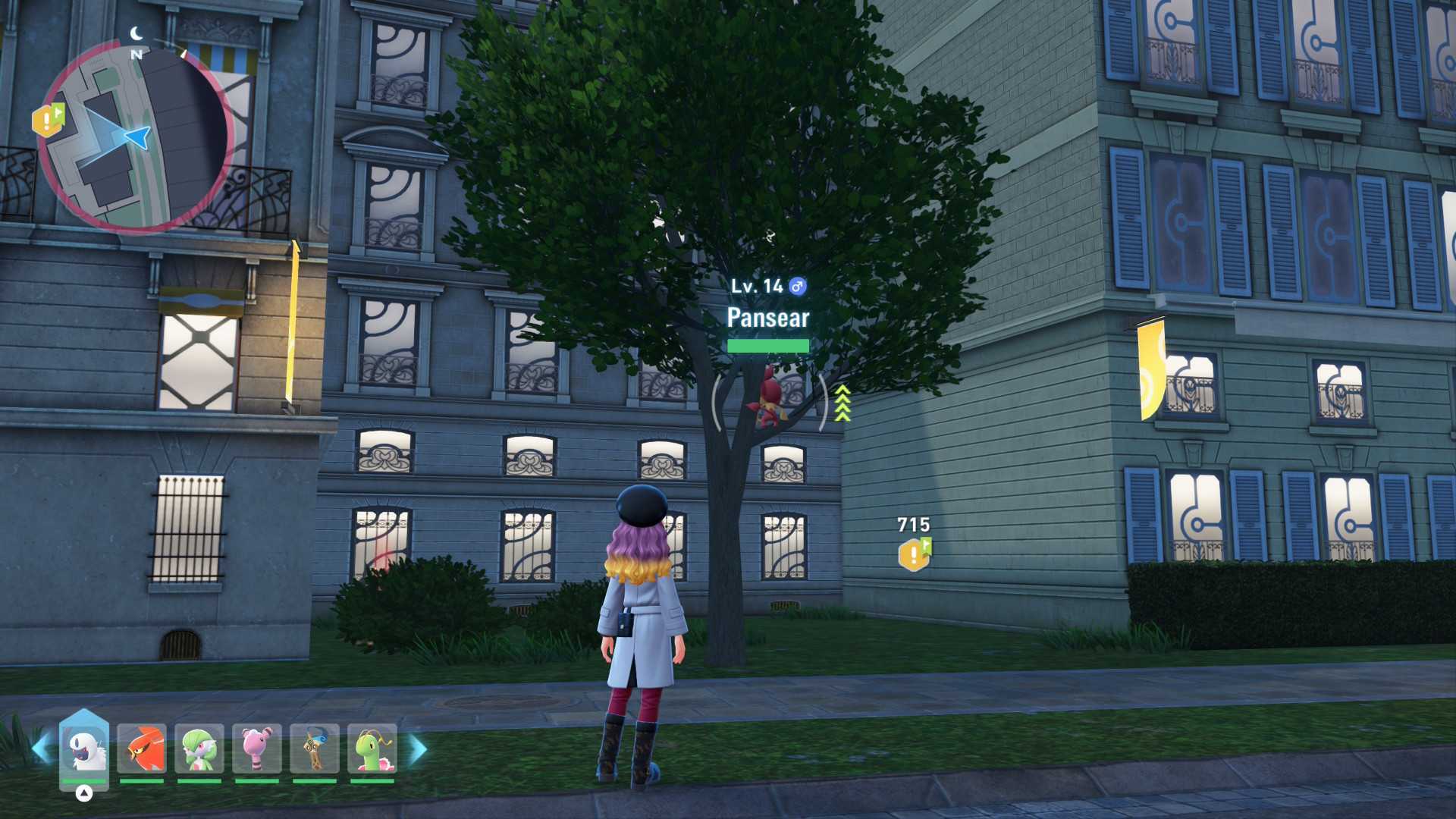This screenshot has width=1456, height=819.
Task: Choose Gardevoir from the party bar
Action: pos(199,748)
